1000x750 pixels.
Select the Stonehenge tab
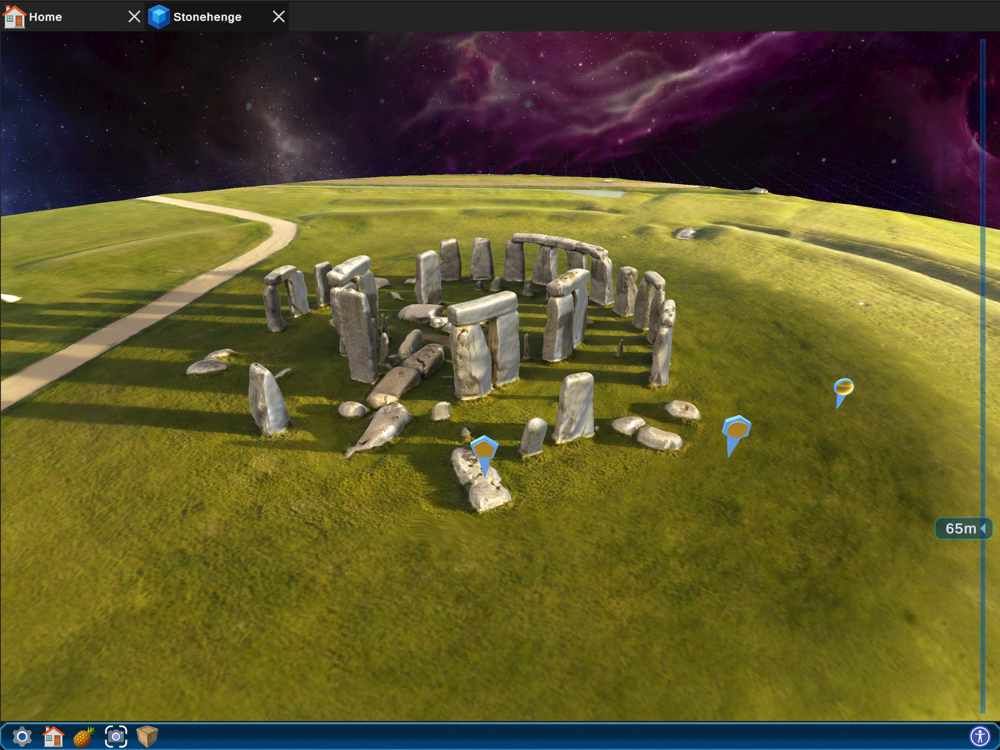pos(206,17)
